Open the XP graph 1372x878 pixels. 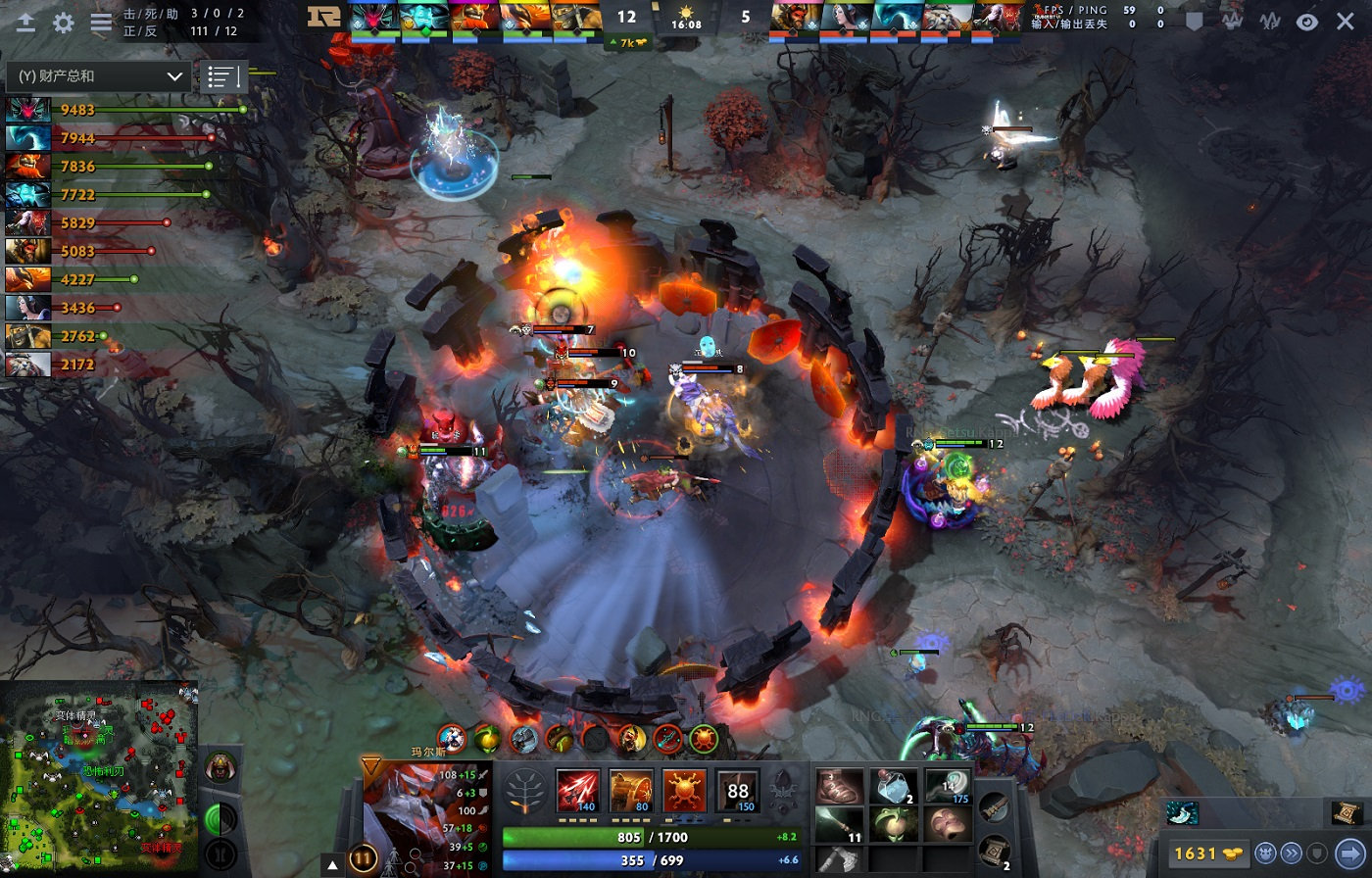pos(1270,21)
